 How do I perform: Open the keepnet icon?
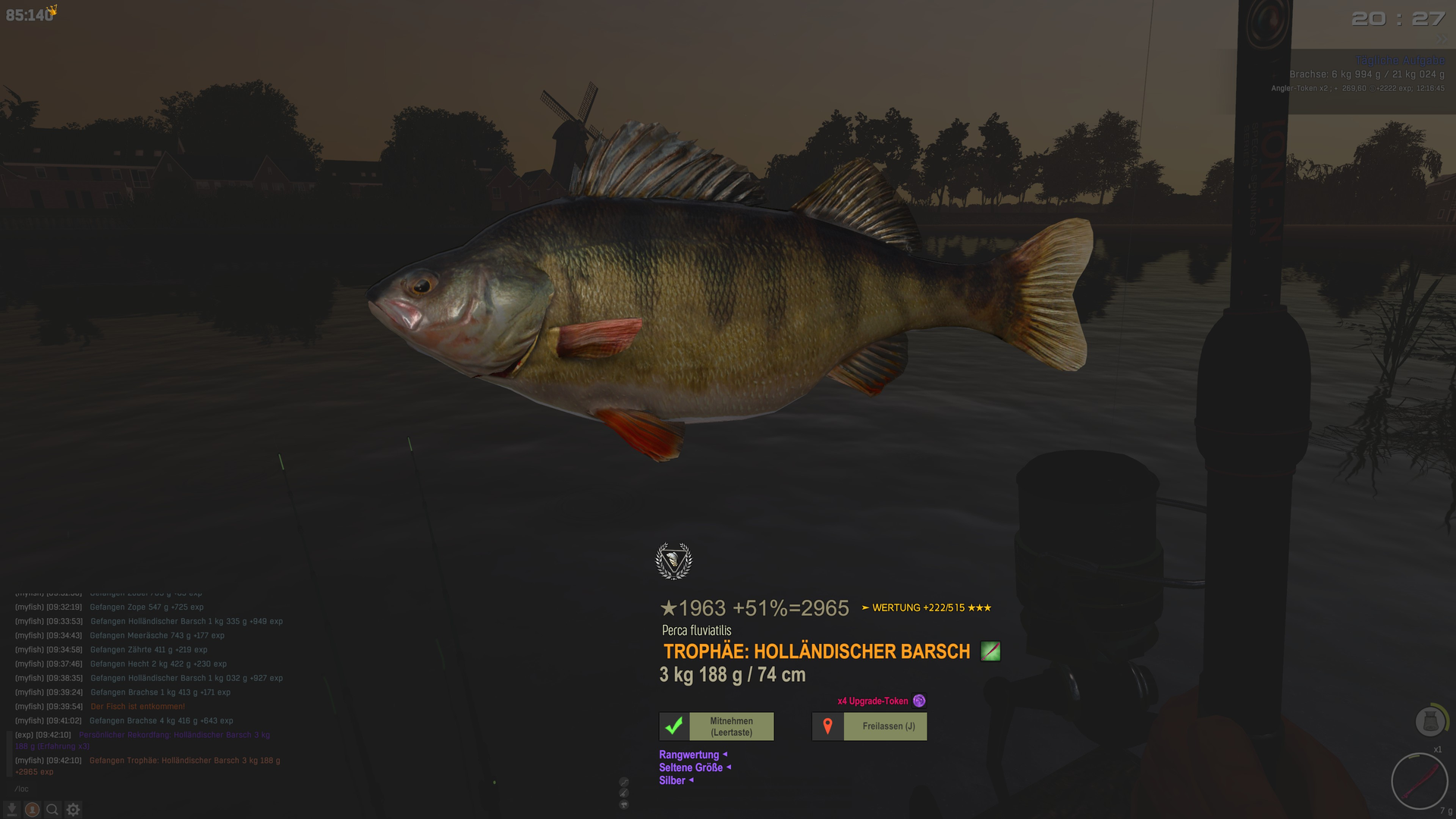[1430, 721]
